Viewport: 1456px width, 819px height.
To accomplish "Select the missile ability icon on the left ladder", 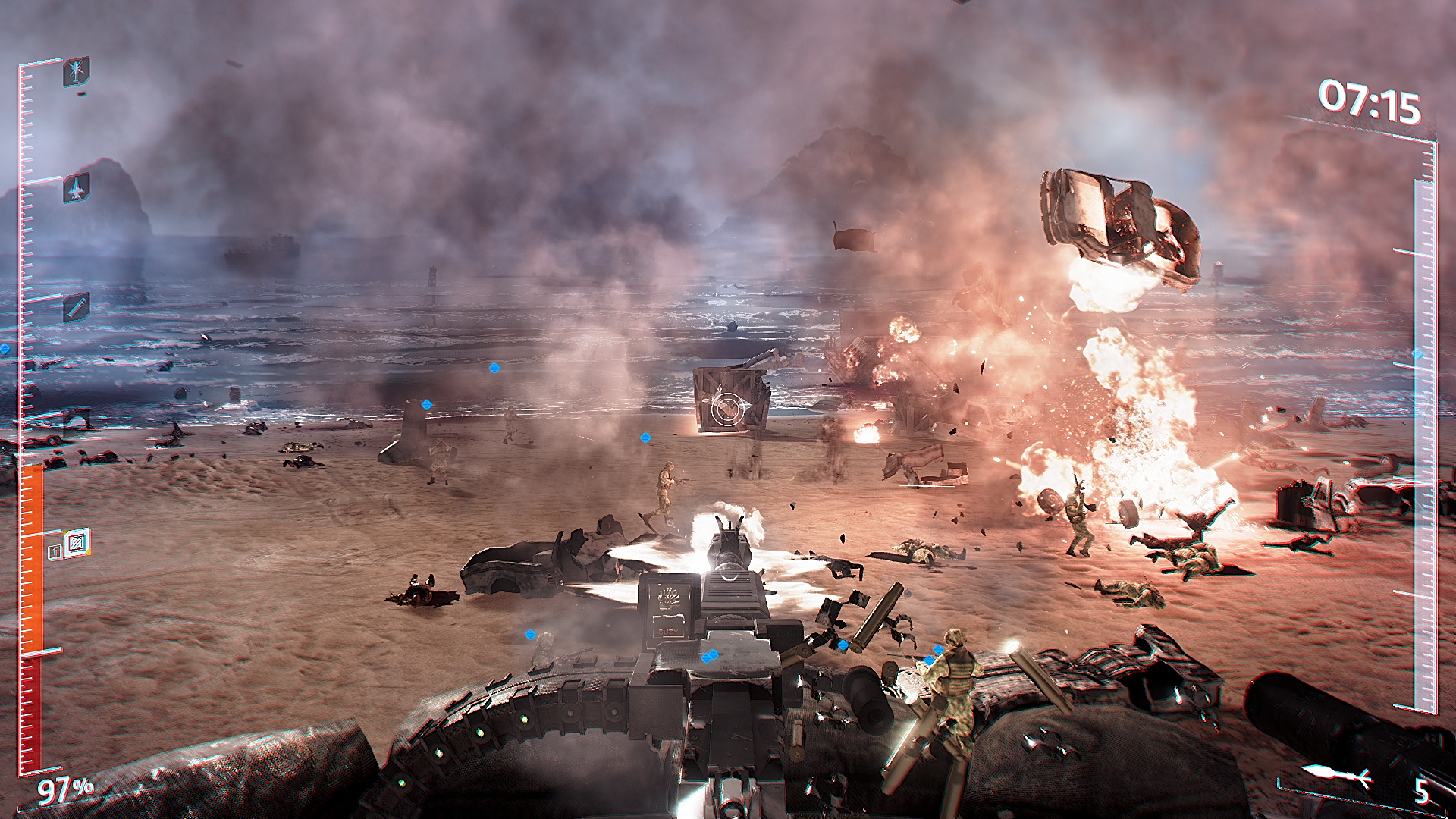I will 76,307.
